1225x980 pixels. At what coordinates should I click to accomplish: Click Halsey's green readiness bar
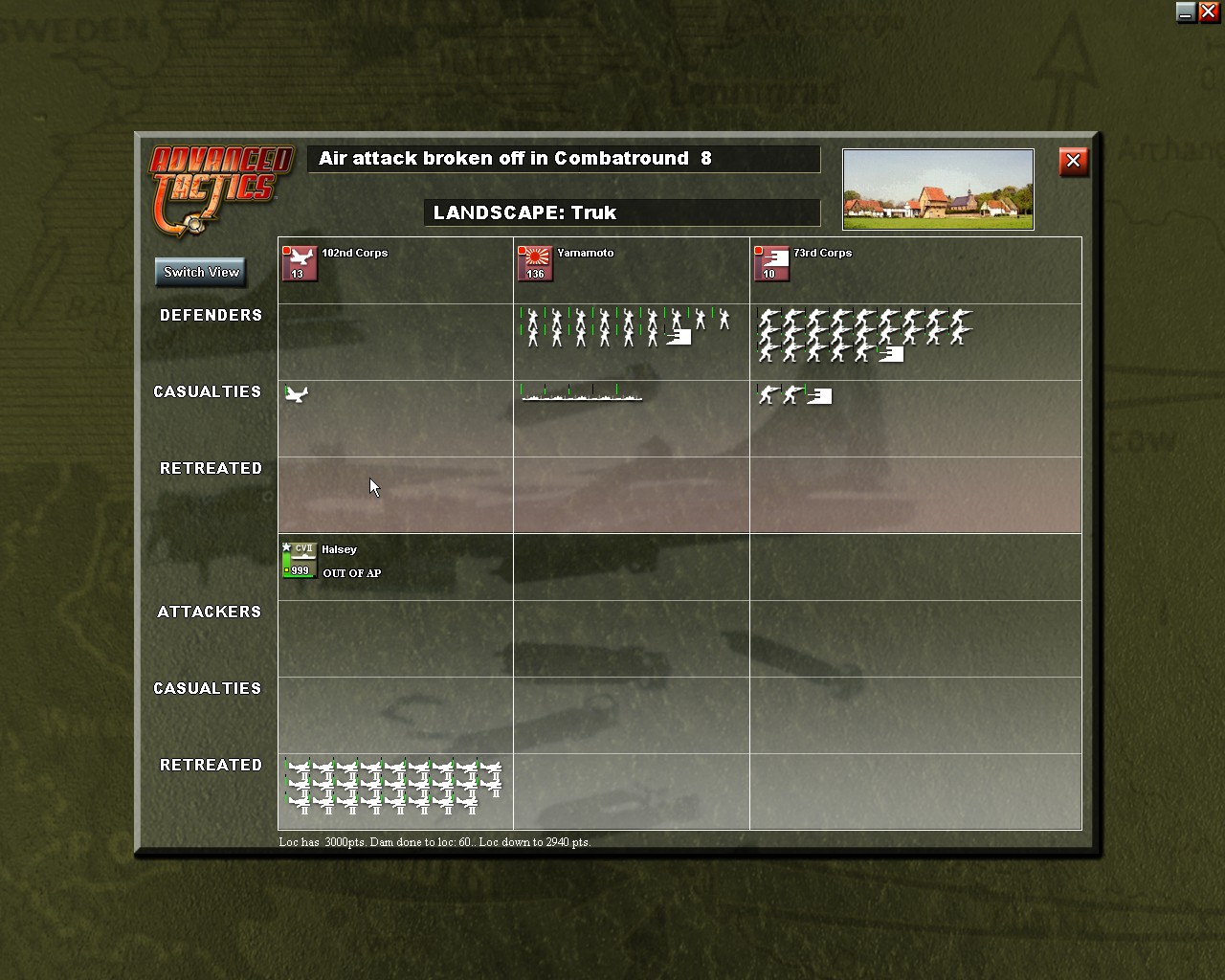286,560
